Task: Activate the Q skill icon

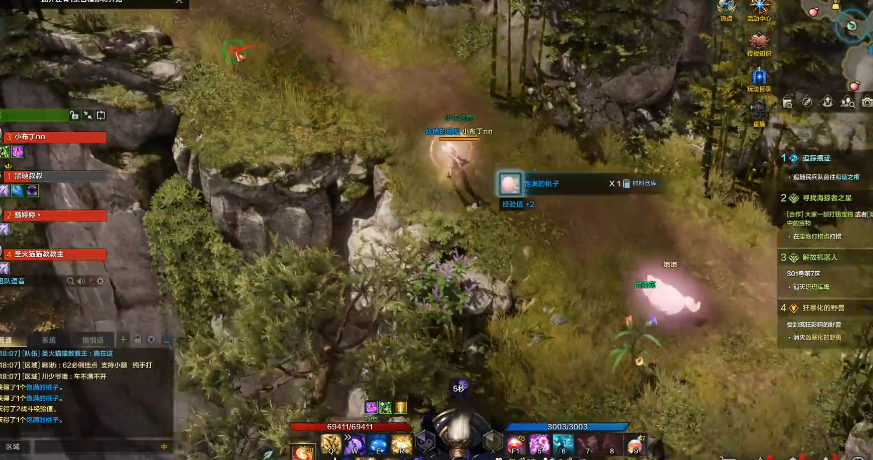Action: tap(329, 443)
